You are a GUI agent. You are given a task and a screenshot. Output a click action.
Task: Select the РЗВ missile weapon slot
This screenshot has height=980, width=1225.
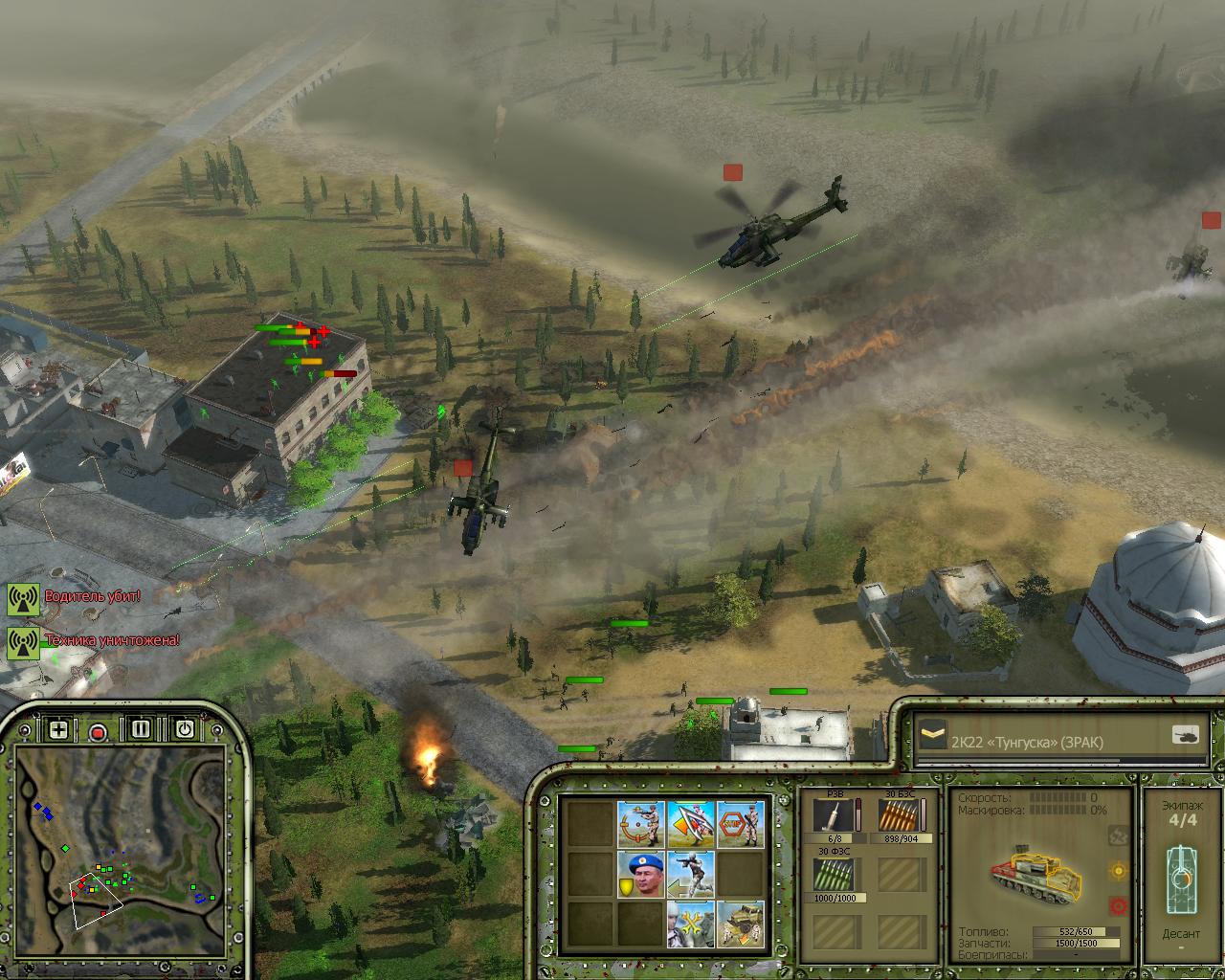[834, 818]
